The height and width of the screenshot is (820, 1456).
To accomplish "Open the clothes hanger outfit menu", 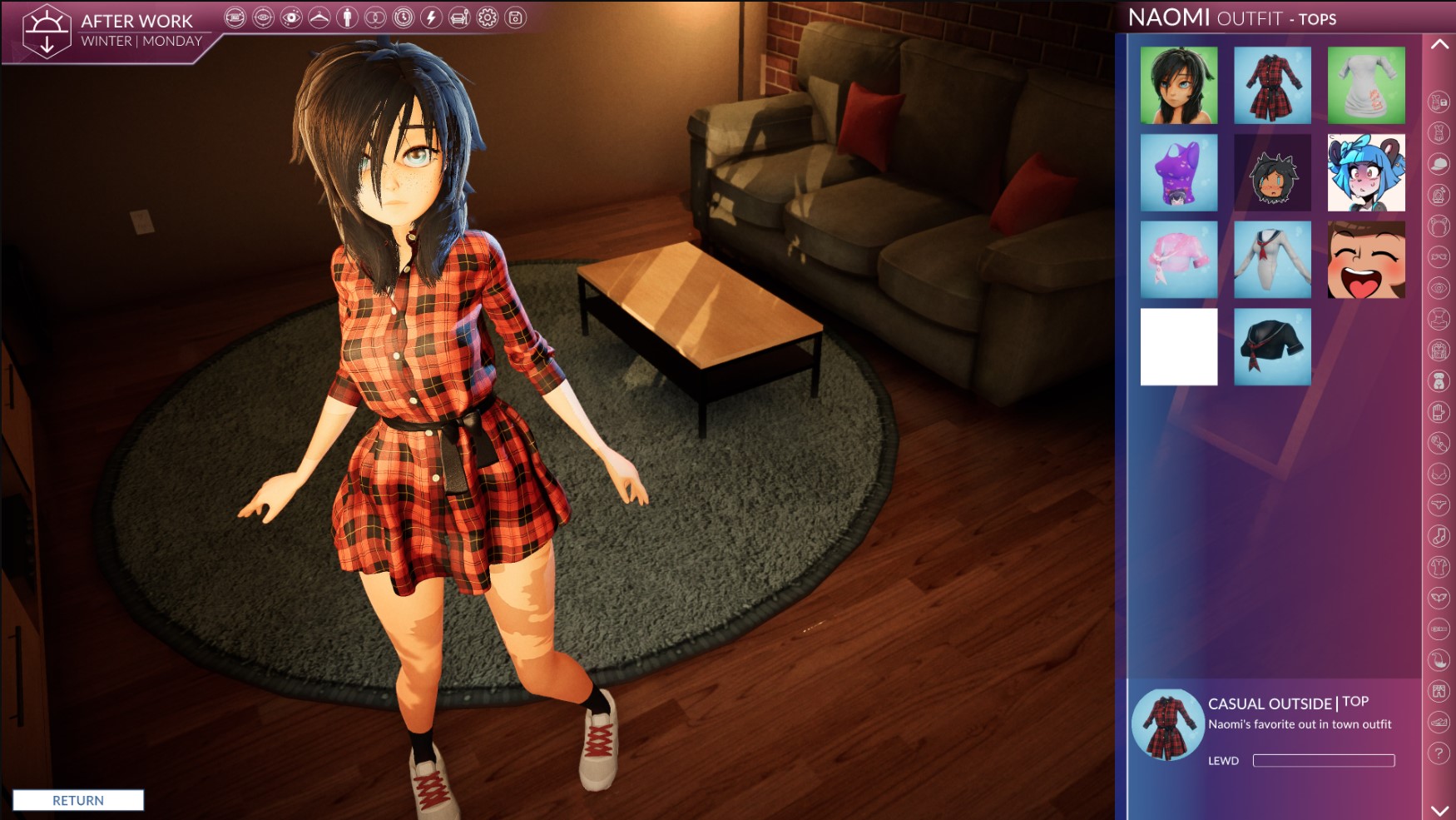I will (x=319, y=15).
